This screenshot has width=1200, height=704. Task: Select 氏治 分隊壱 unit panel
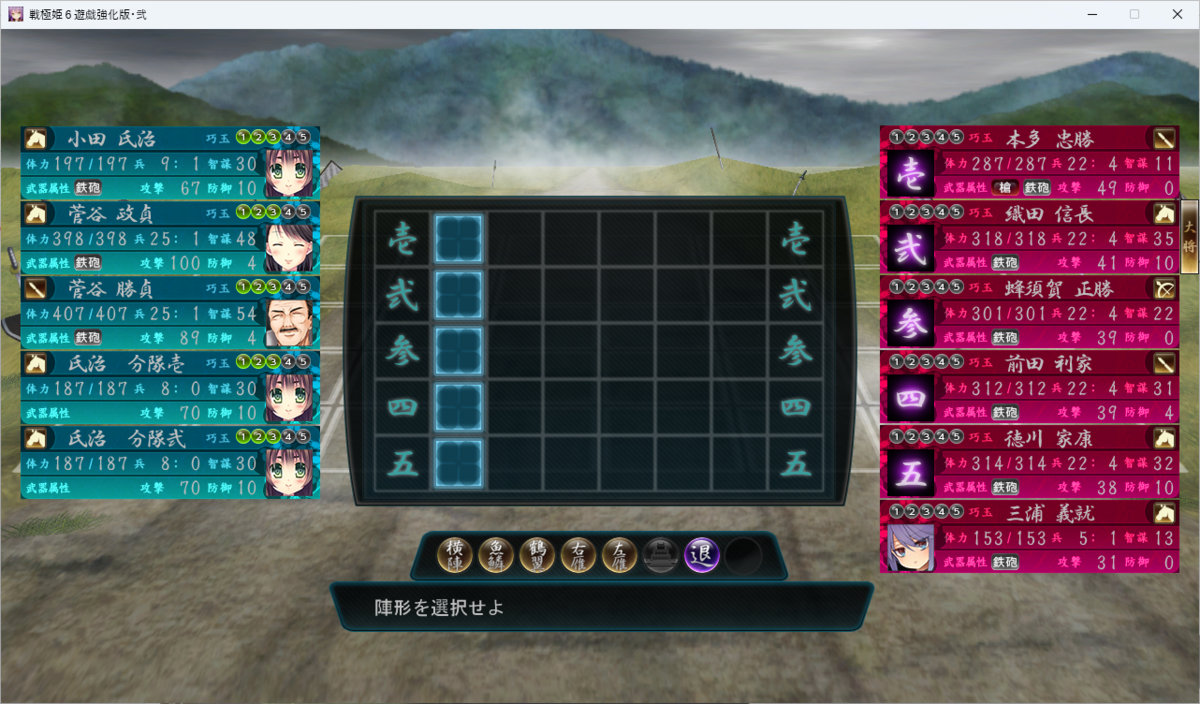click(x=170, y=388)
